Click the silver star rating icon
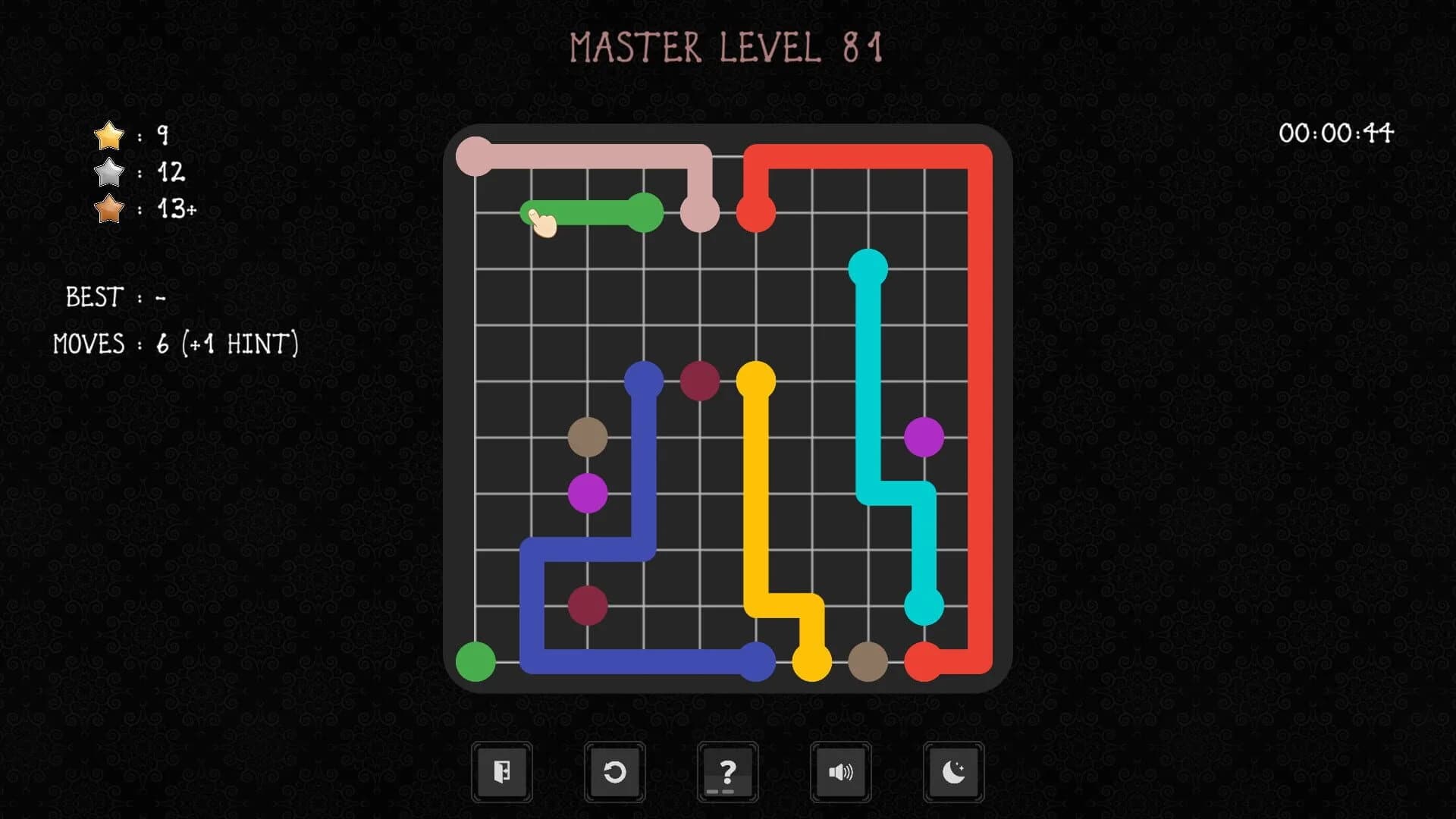 coord(108,173)
